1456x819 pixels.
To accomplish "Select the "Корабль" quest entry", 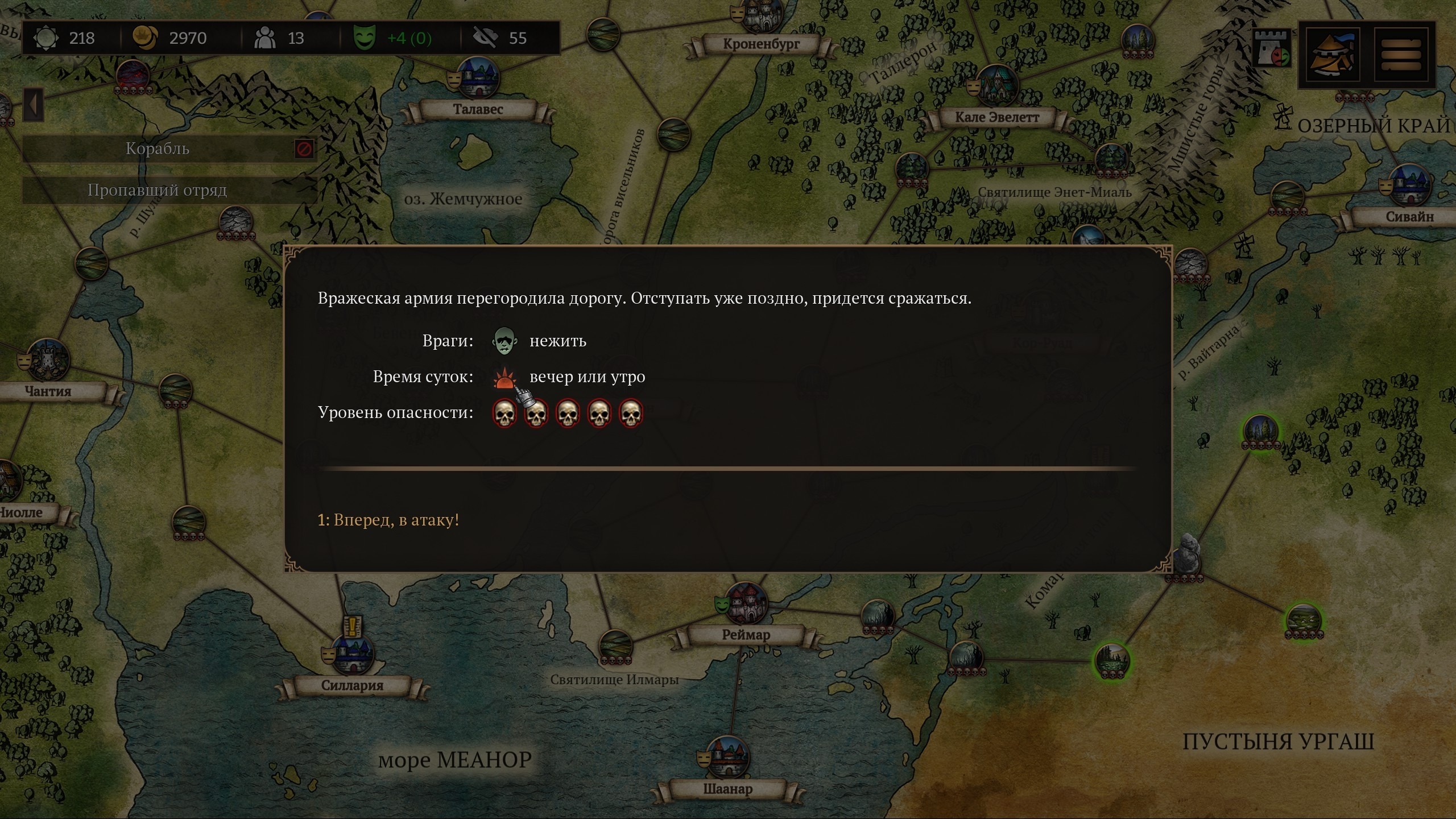I will [157, 149].
